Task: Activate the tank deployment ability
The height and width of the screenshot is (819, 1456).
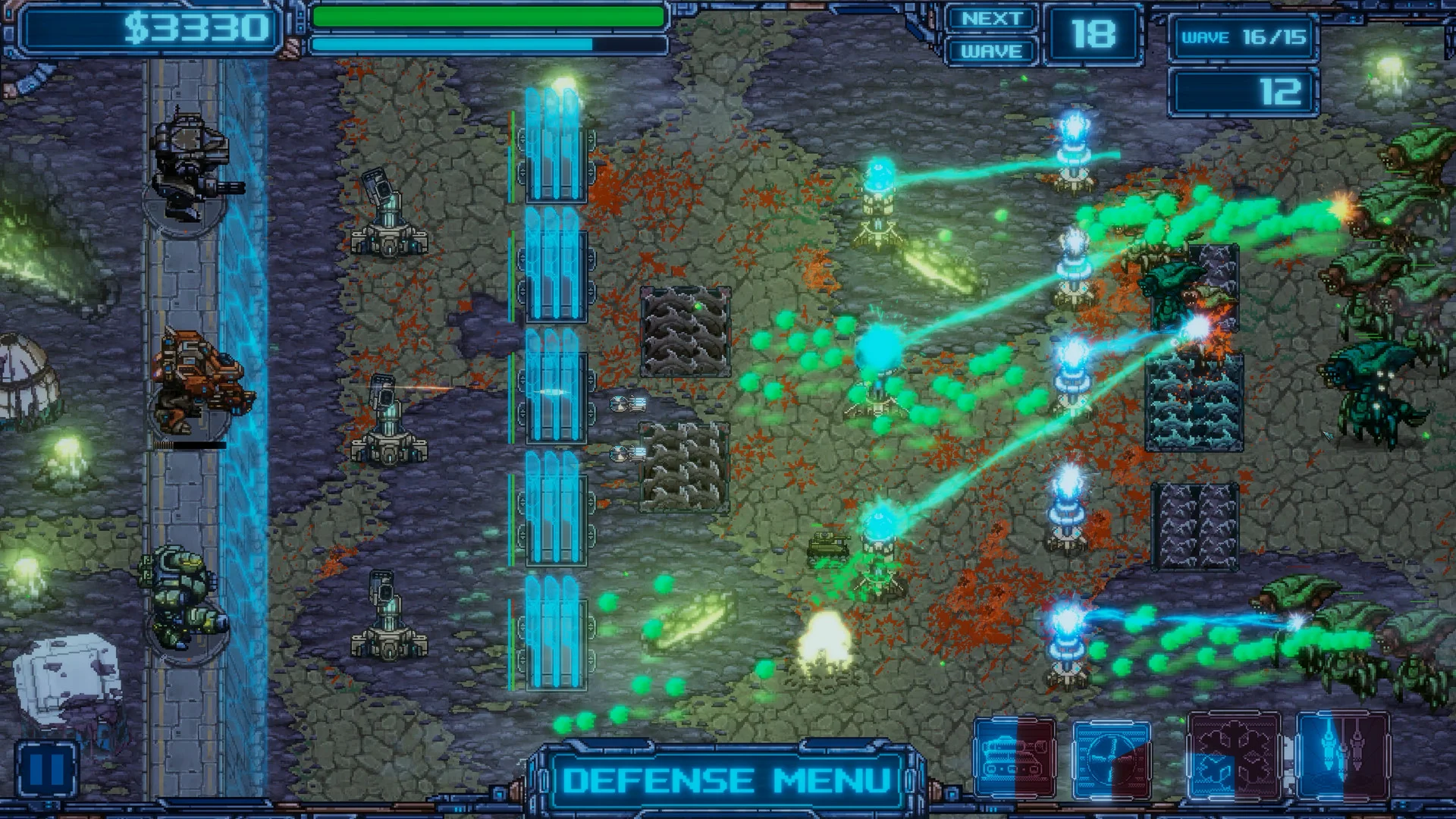Action: (1016, 758)
